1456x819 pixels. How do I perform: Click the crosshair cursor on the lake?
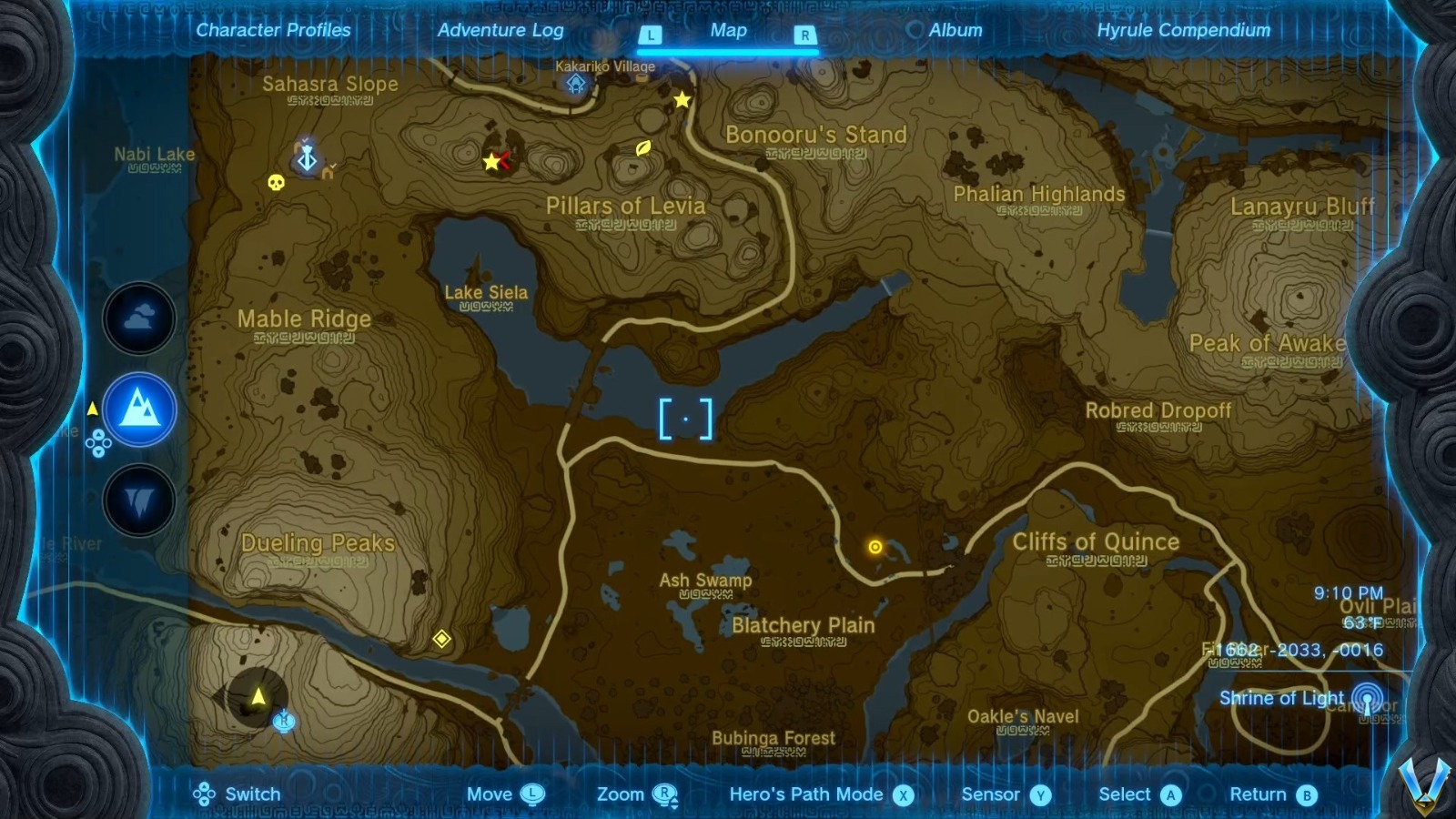tap(687, 418)
